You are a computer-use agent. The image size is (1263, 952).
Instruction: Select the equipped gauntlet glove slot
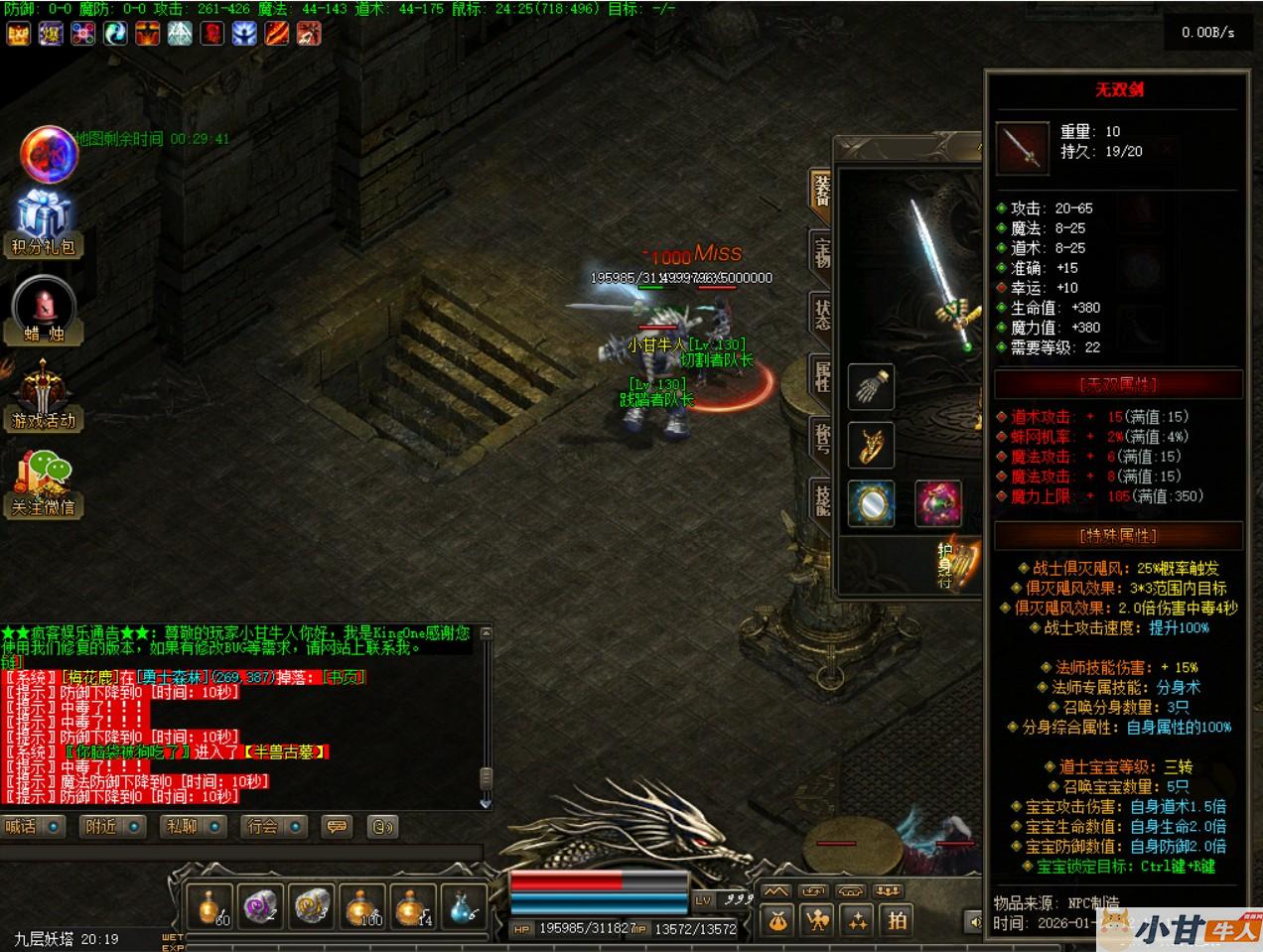pos(871,386)
